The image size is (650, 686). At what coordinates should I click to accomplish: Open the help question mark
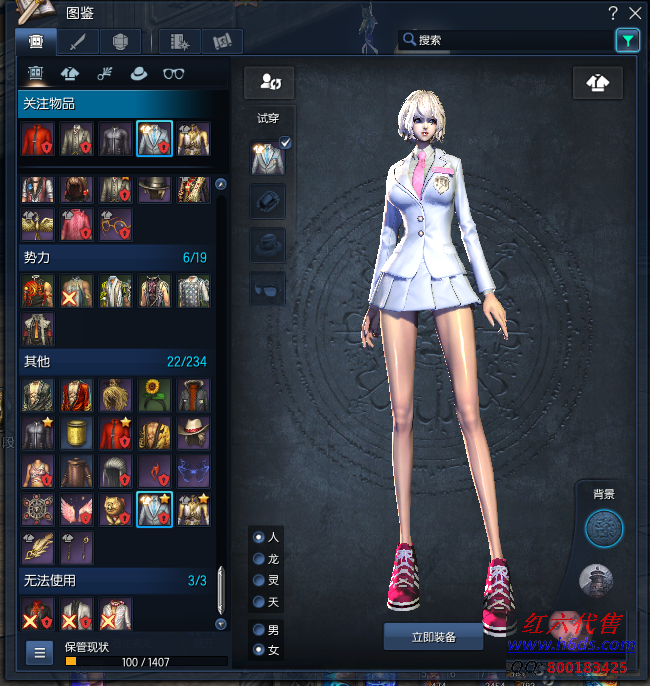[613, 13]
